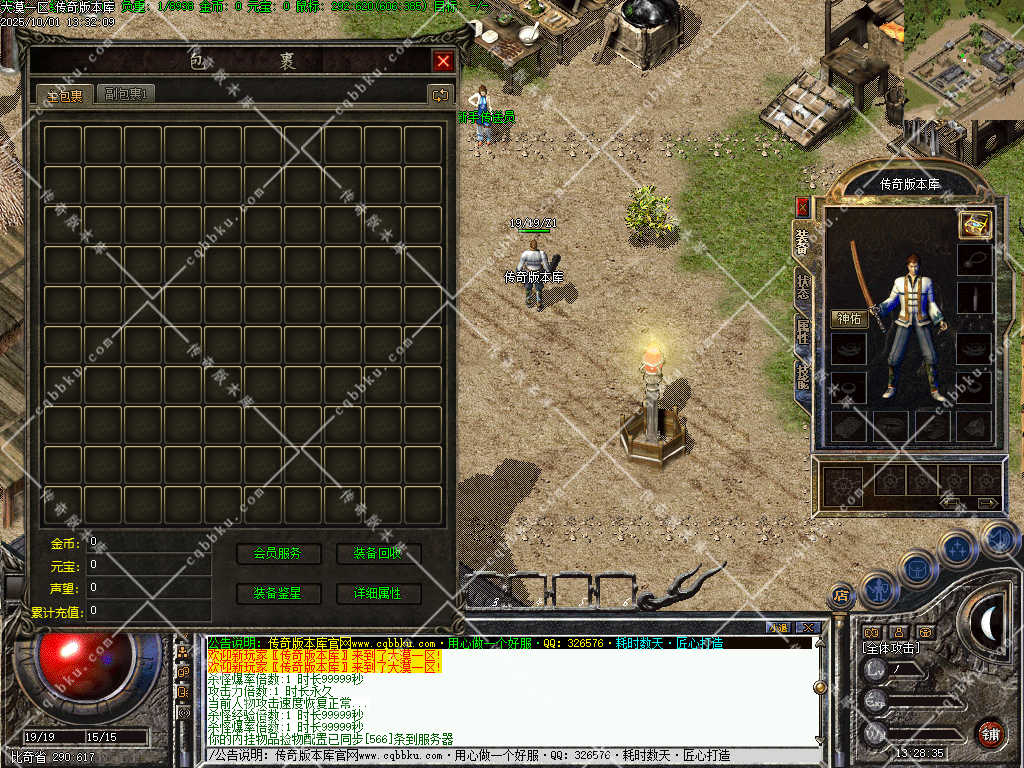Open the 属性 attributes tab
1024x768 pixels.
(x=804, y=331)
